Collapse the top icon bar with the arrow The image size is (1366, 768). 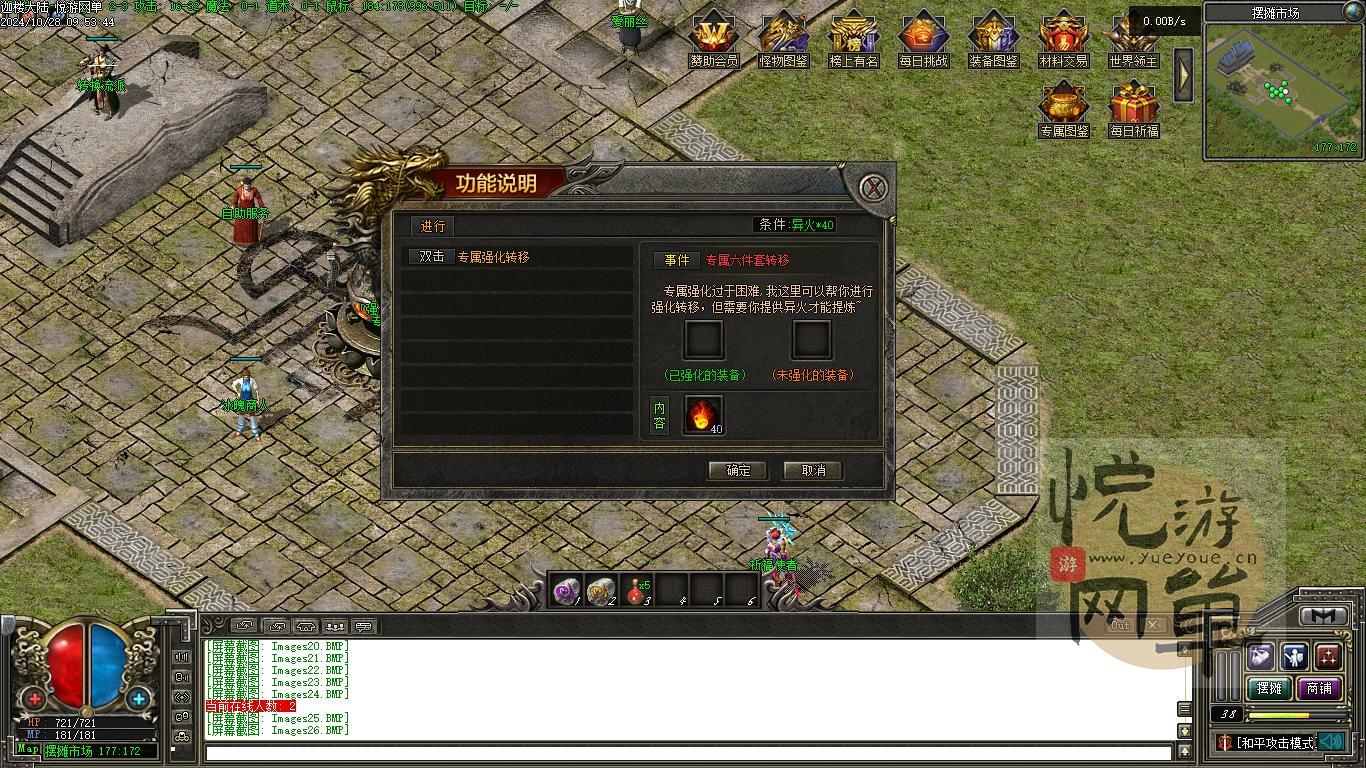[x=1183, y=74]
